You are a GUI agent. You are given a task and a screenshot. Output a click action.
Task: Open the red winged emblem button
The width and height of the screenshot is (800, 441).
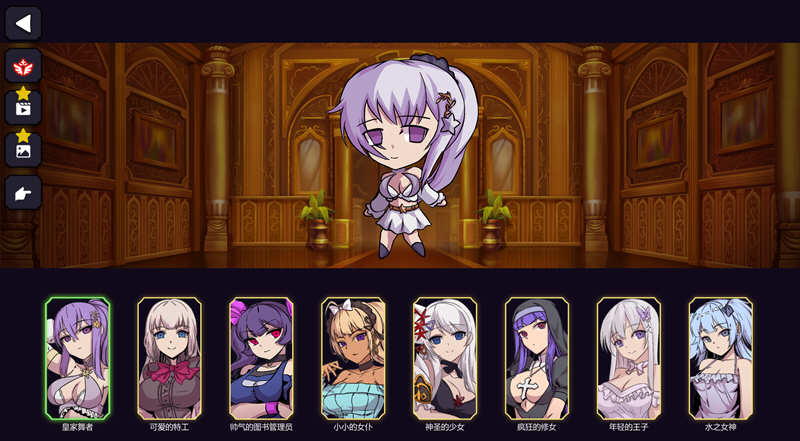tap(23, 67)
